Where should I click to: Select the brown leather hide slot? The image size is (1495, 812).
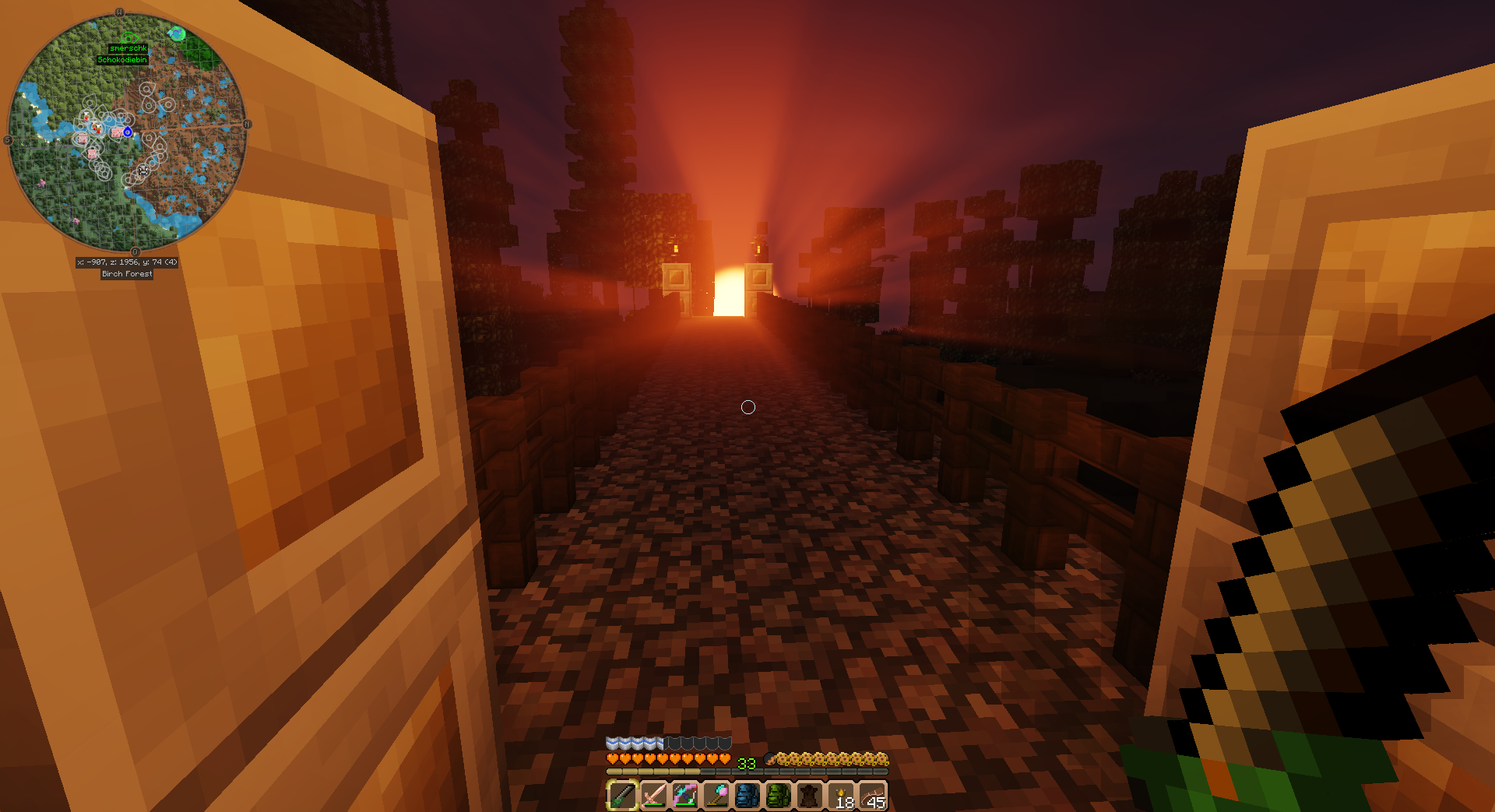[809, 795]
